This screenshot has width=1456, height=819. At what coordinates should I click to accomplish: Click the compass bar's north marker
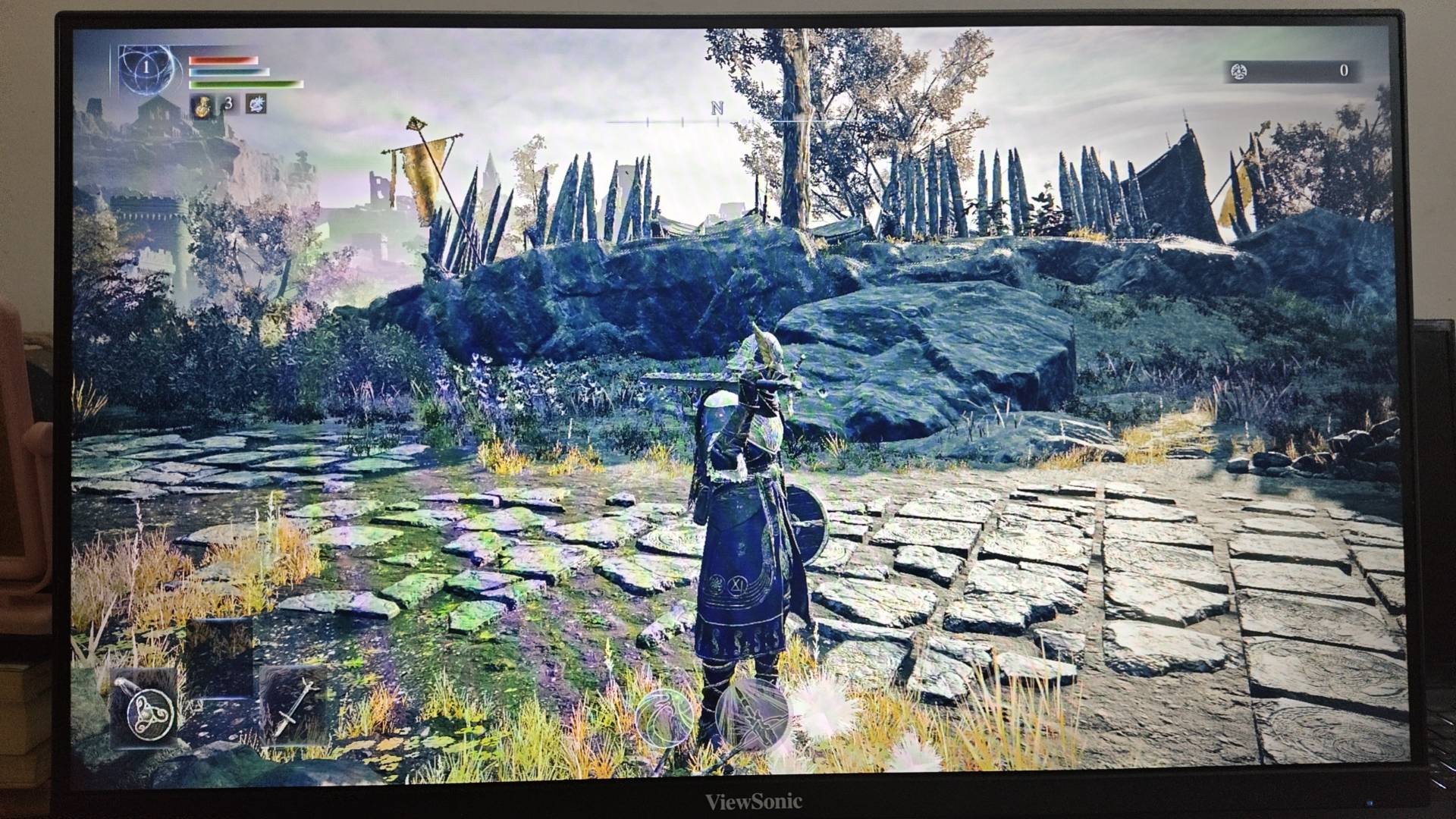(717, 108)
